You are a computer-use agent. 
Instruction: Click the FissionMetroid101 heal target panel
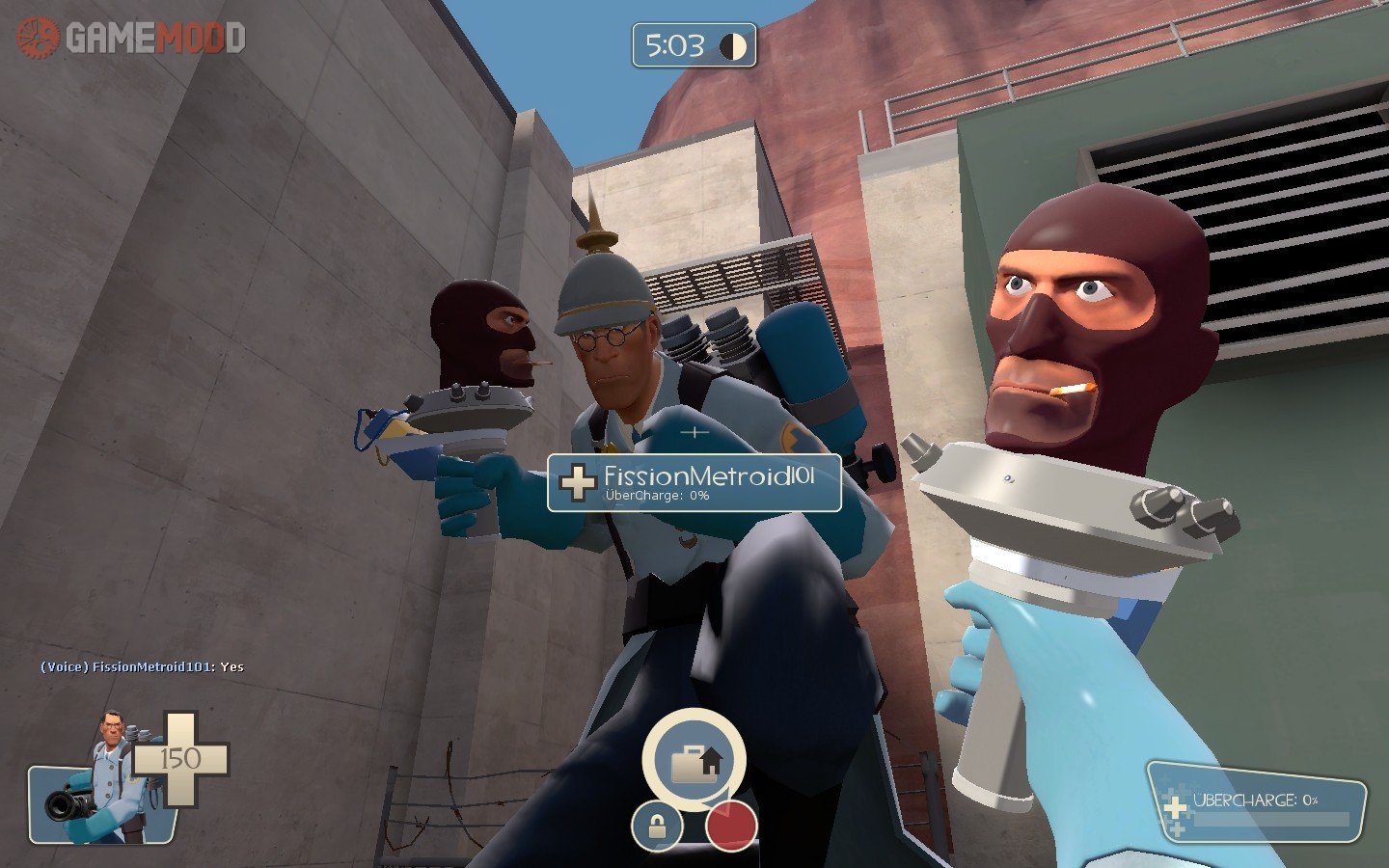click(694, 482)
